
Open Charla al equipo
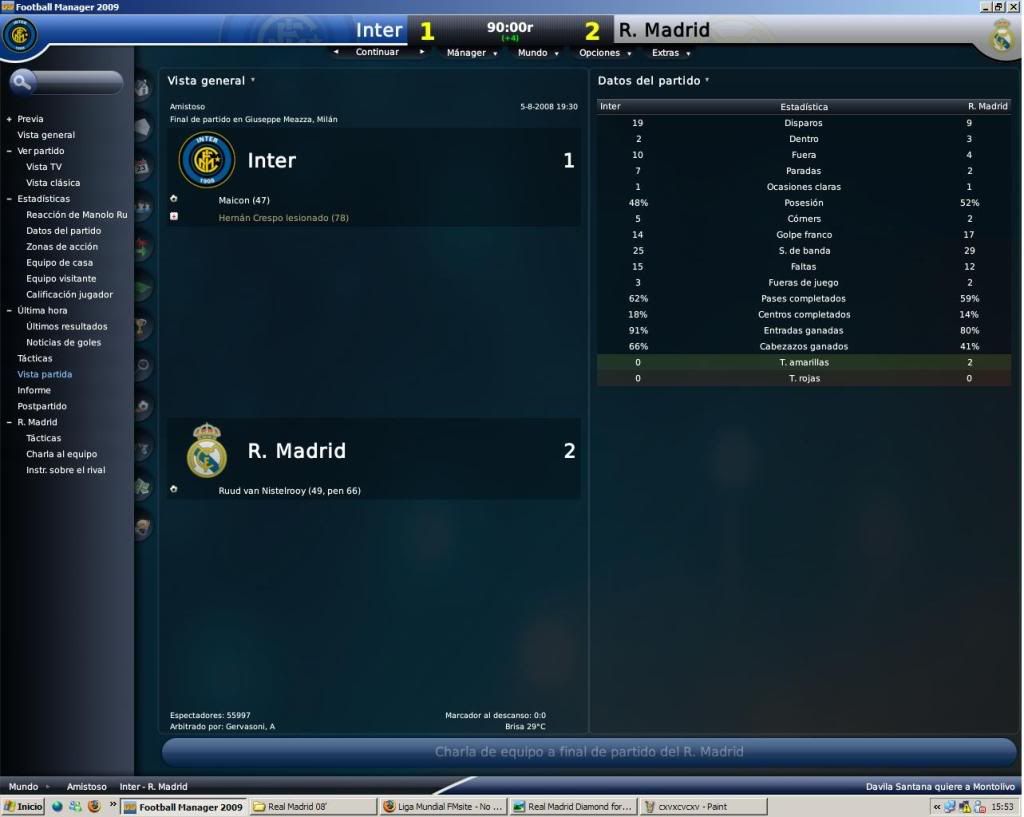coord(61,454)
